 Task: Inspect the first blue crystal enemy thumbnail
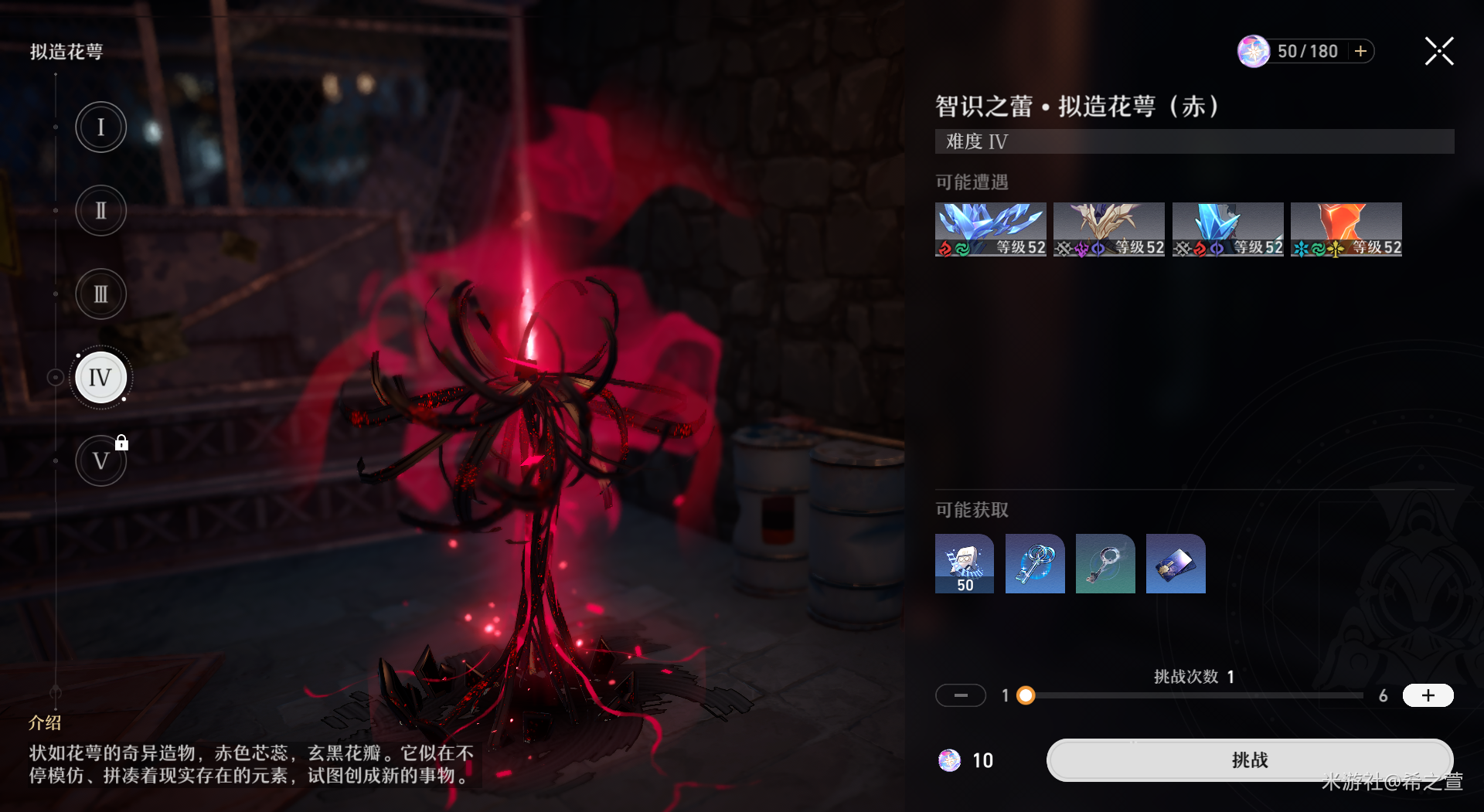tap(990, 229)
